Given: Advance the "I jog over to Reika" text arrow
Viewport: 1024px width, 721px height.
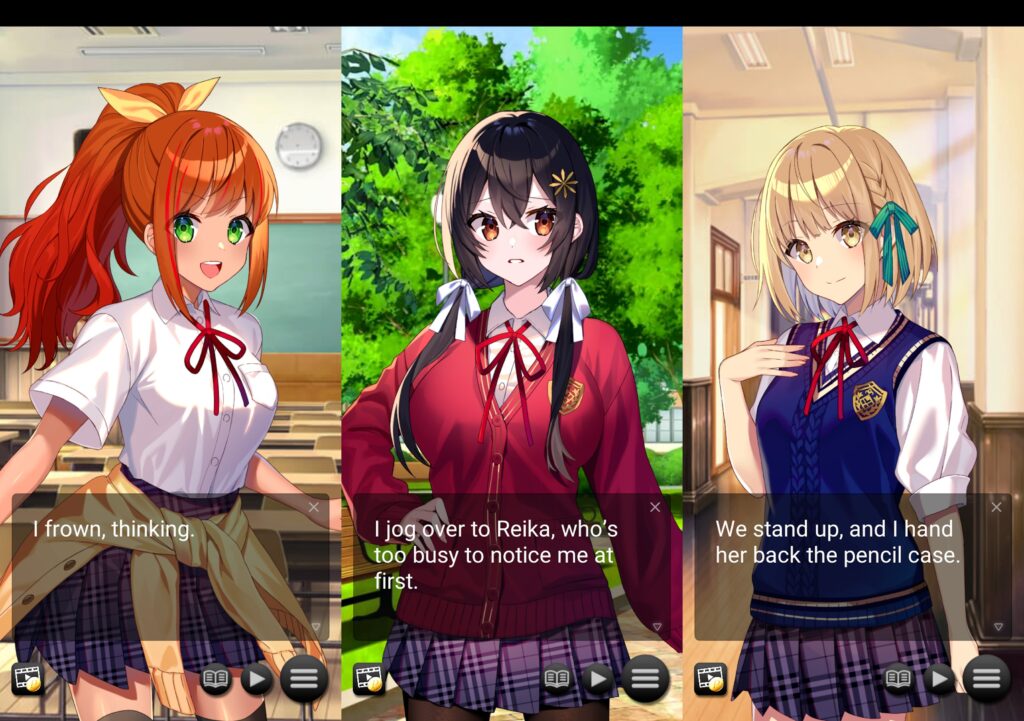Looking at the screenshot, I should [x=657, y=628].
